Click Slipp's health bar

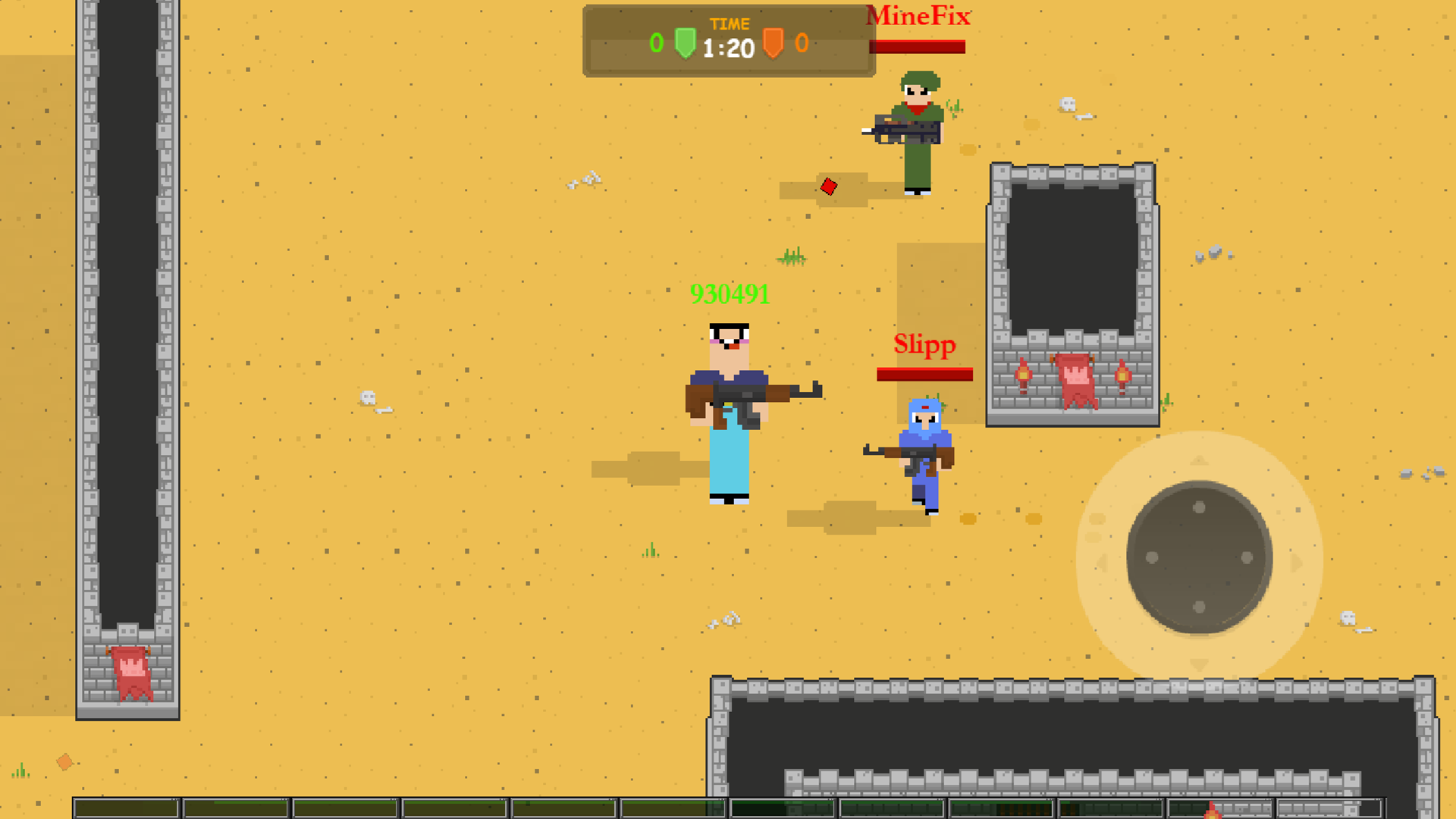924,374
